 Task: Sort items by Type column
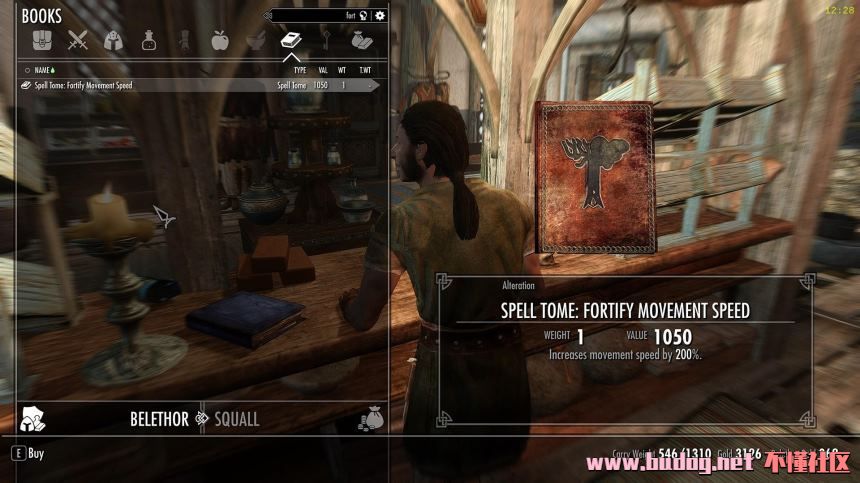[x=299, y=70]
